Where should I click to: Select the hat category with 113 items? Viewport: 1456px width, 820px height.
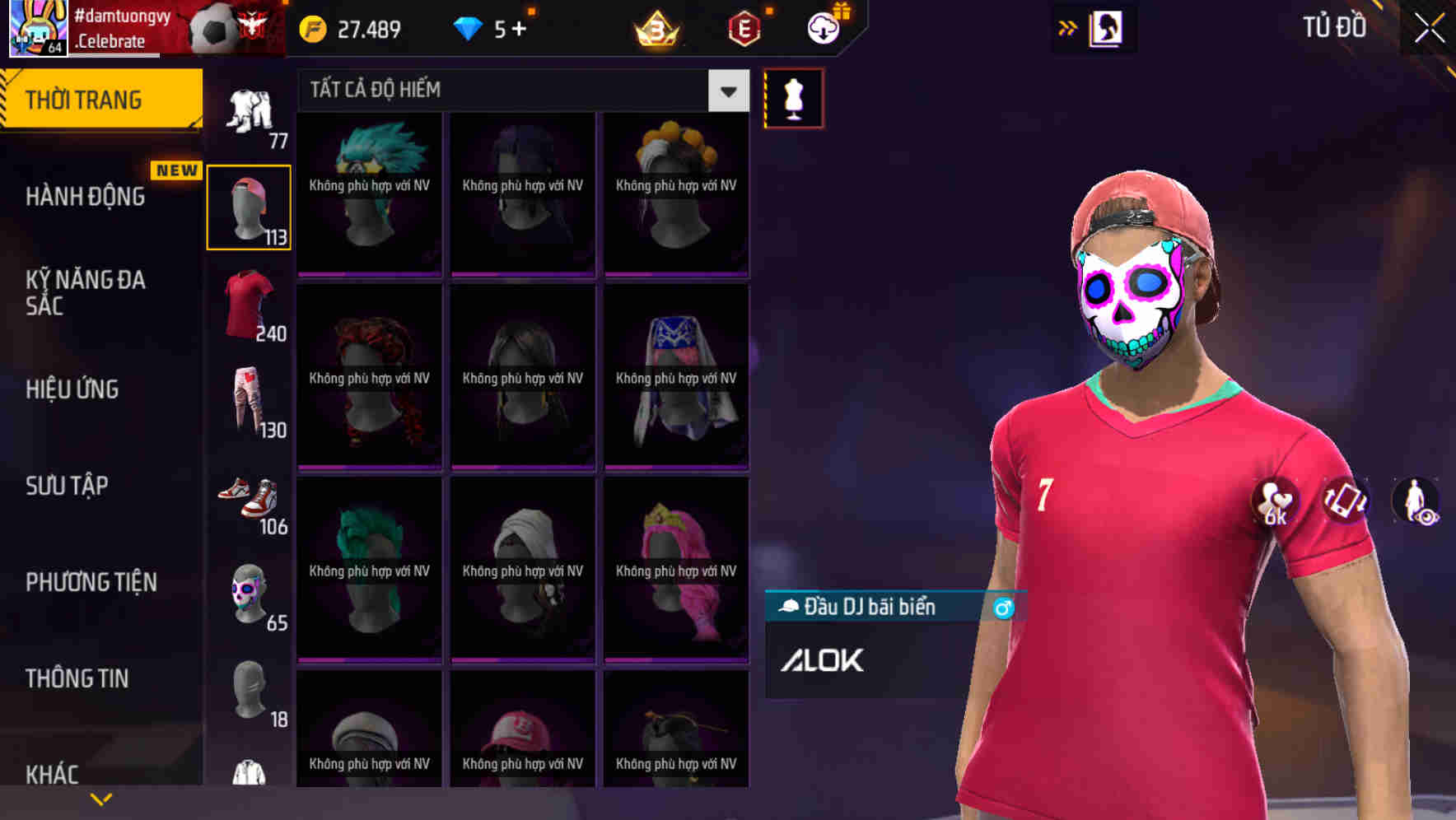[249, 205]
